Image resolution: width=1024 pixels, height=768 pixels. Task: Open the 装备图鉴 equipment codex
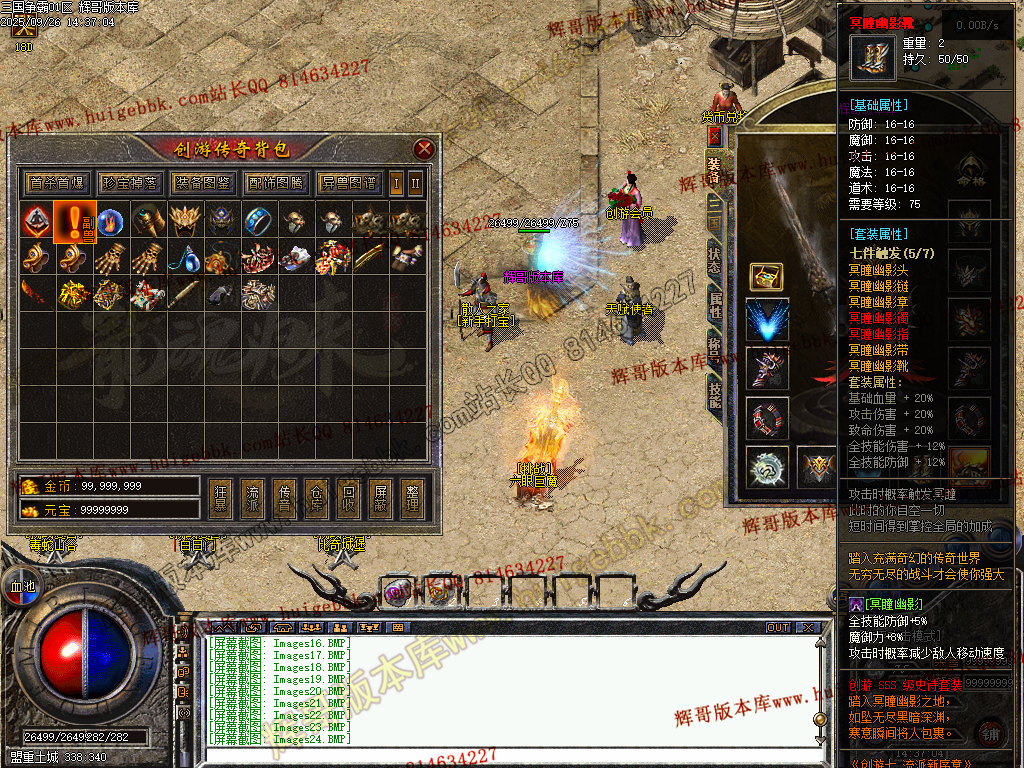[x=203, y=183]
